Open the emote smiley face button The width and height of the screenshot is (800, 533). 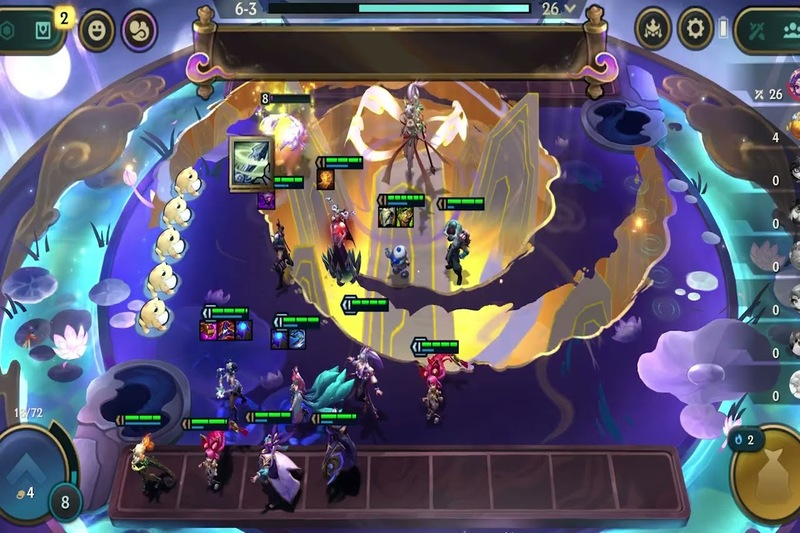97,30
